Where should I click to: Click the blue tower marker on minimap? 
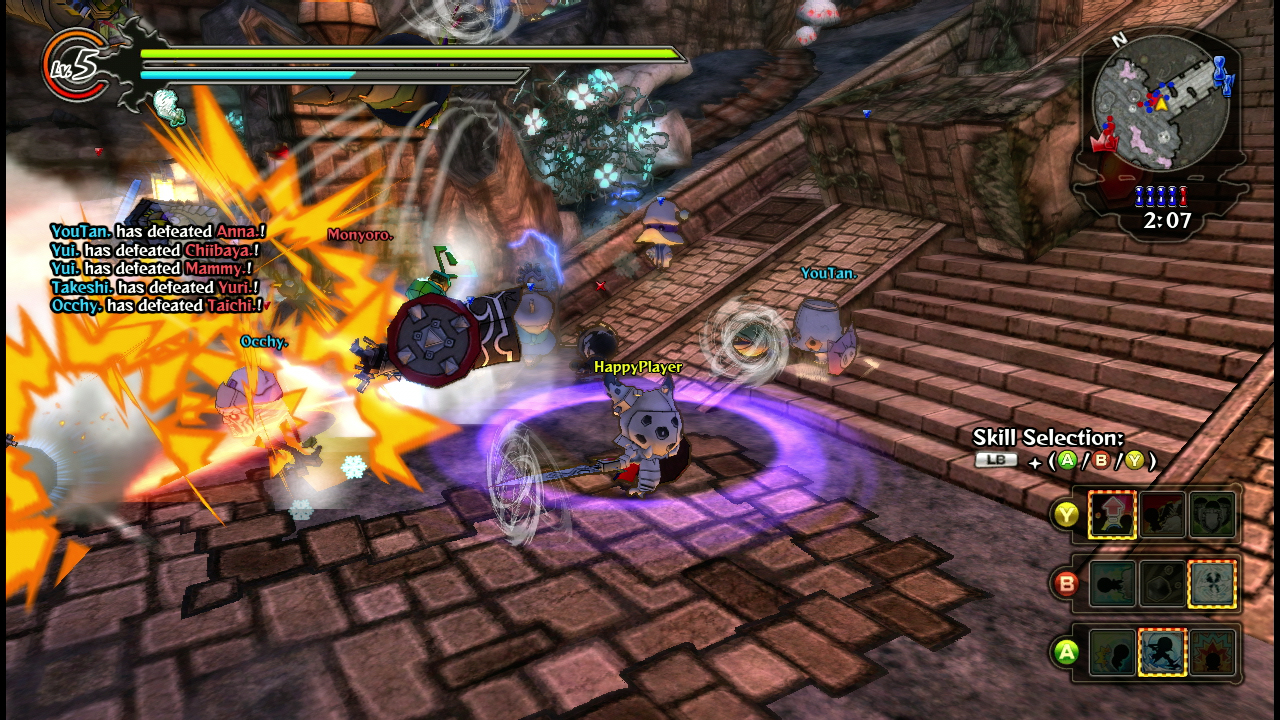click(x=1223, y=74)
